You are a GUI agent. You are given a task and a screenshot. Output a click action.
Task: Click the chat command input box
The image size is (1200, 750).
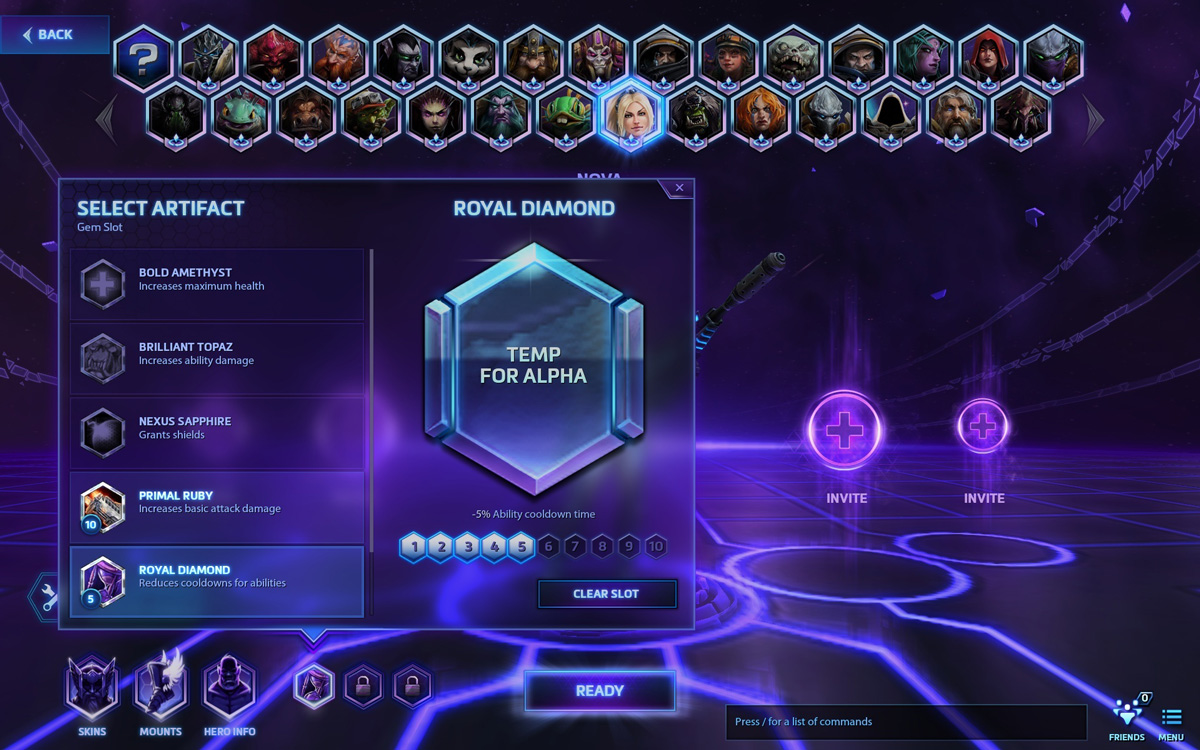pyautogui.click(x=905, y=722)
